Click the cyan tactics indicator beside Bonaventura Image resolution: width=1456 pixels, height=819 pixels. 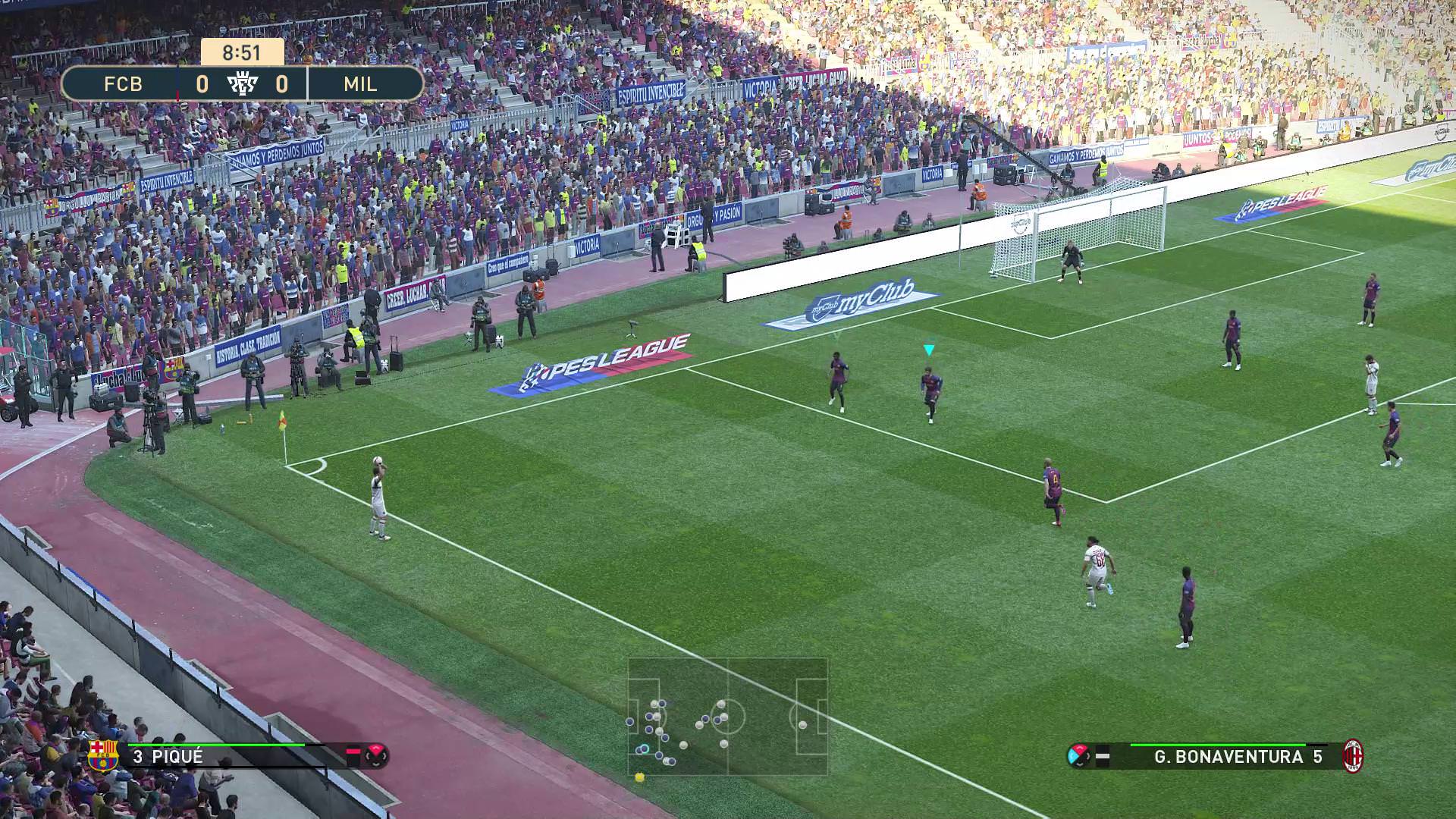(1078, 756)
